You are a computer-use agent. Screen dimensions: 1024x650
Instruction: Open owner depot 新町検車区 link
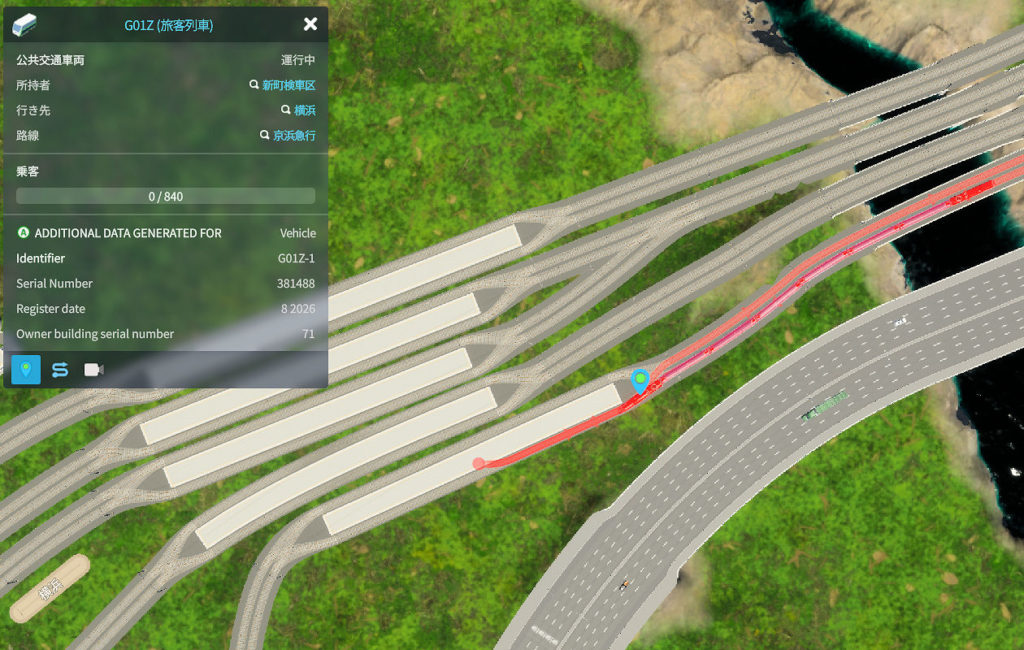[288, 86]
